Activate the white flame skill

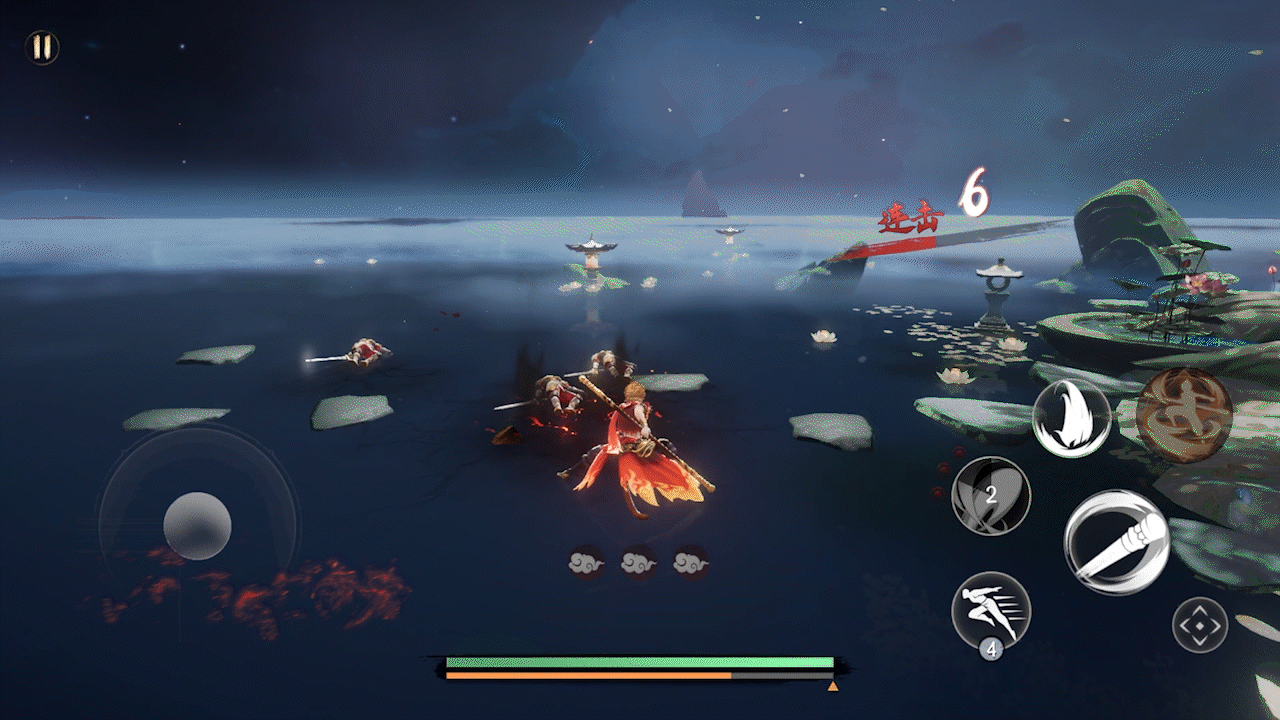click(1071, 418)
